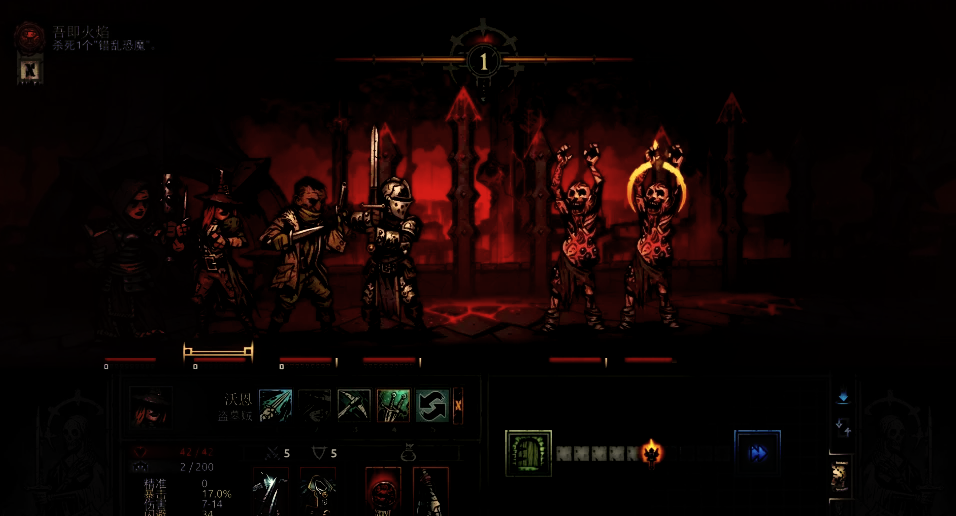
Task: Open the scroll icon on the side panel
Action: click(x=842, y=477)
